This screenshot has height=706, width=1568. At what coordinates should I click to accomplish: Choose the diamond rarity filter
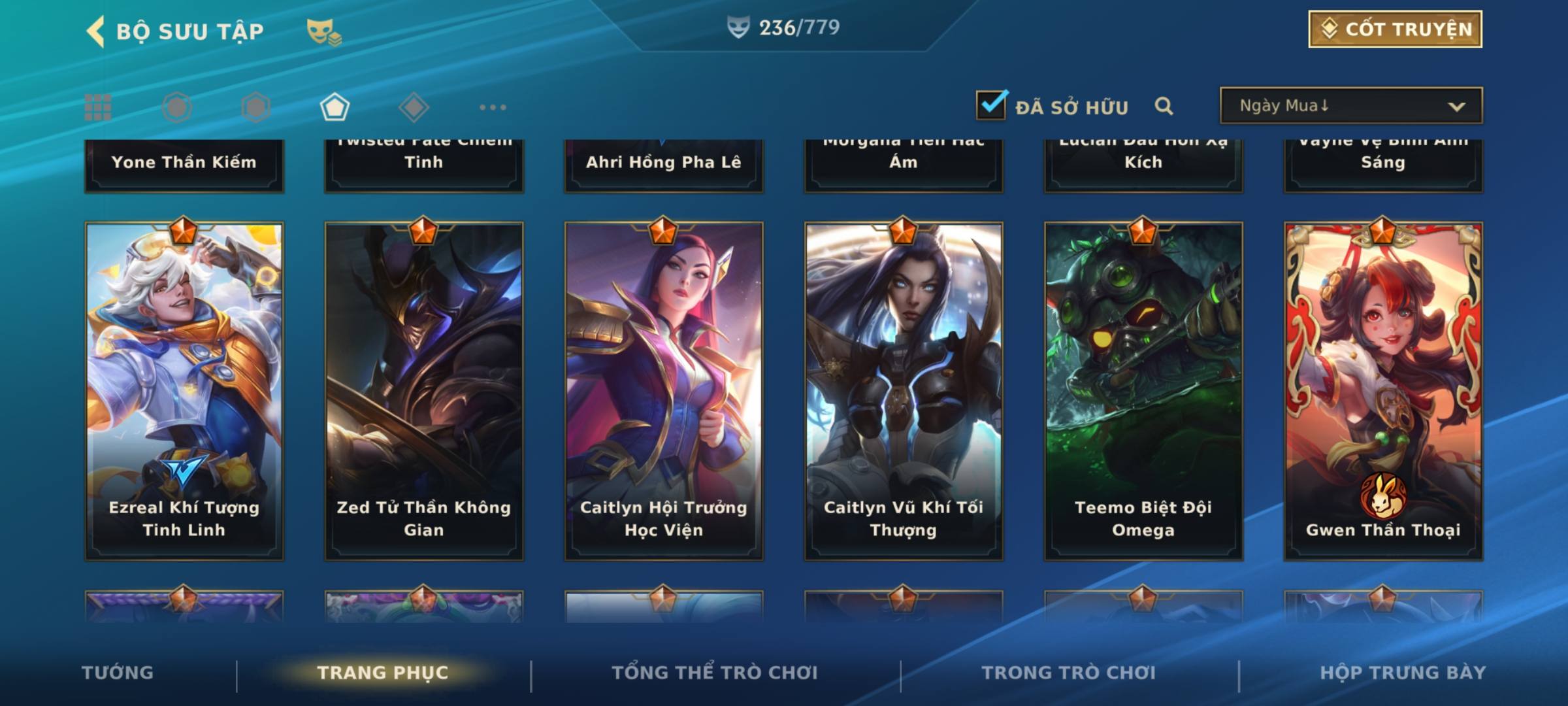tap(414, 107)
